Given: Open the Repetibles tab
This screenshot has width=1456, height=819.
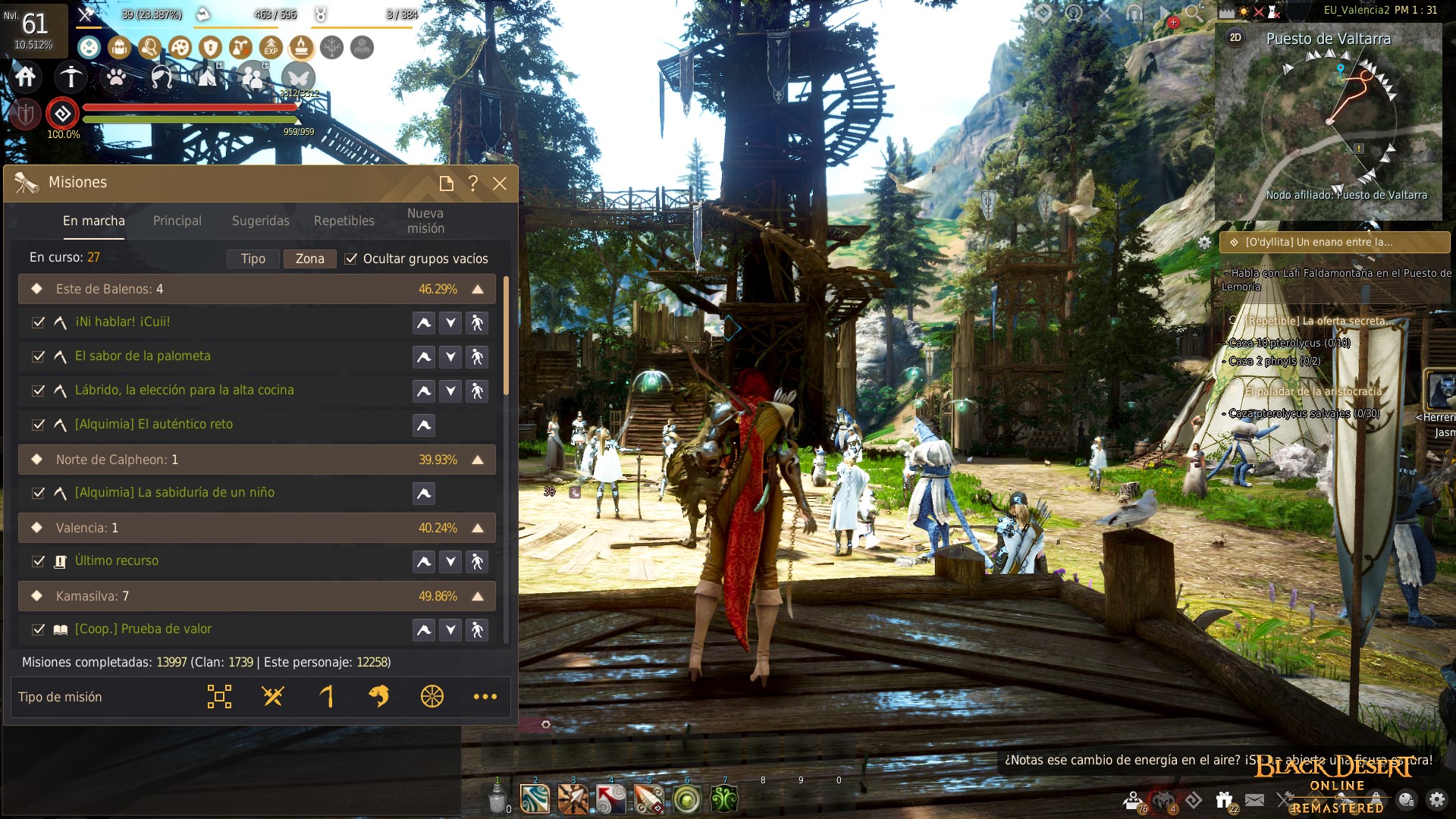Looking at the screenshot, I should [344, 221].
